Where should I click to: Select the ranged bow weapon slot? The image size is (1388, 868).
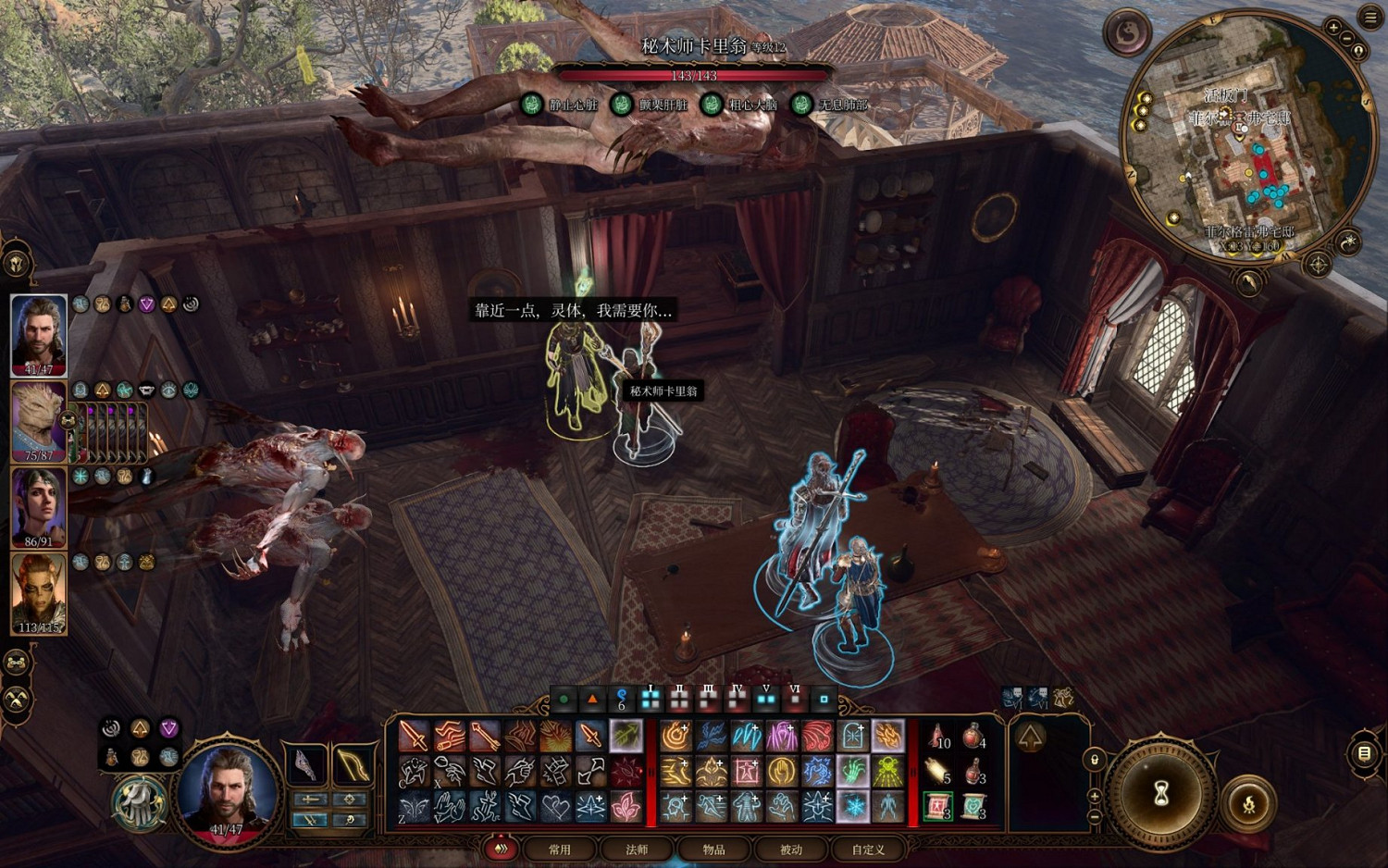[353, 764]
